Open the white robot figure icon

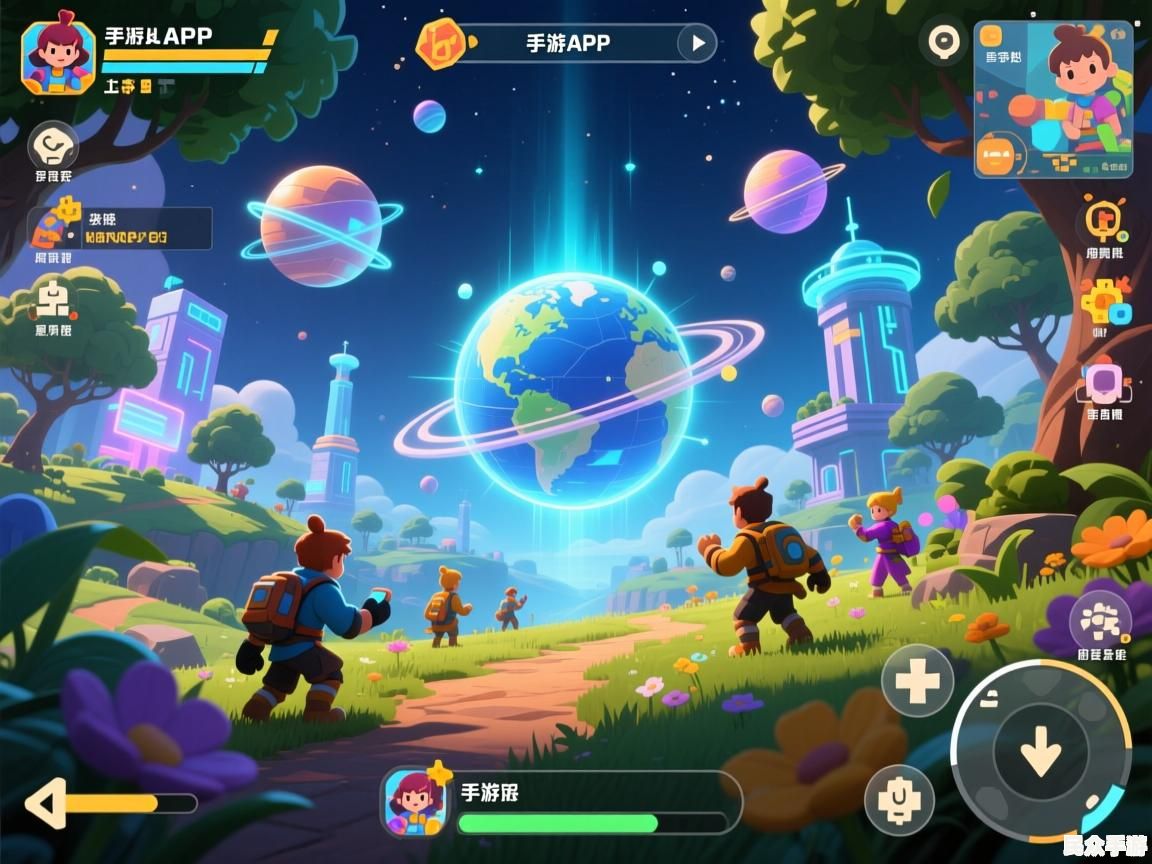pyautogui.click(x=53, y=299)
